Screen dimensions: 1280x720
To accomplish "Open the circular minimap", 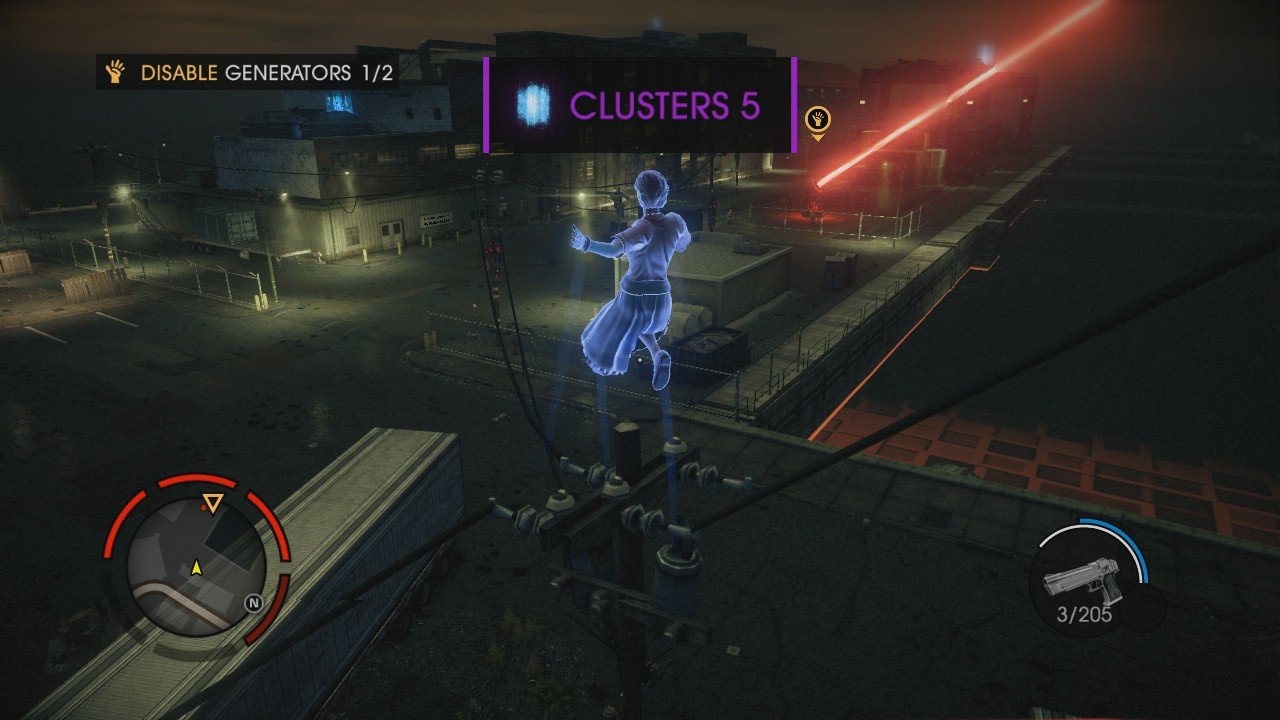I will pyautogui.click(x=196, y=565).
